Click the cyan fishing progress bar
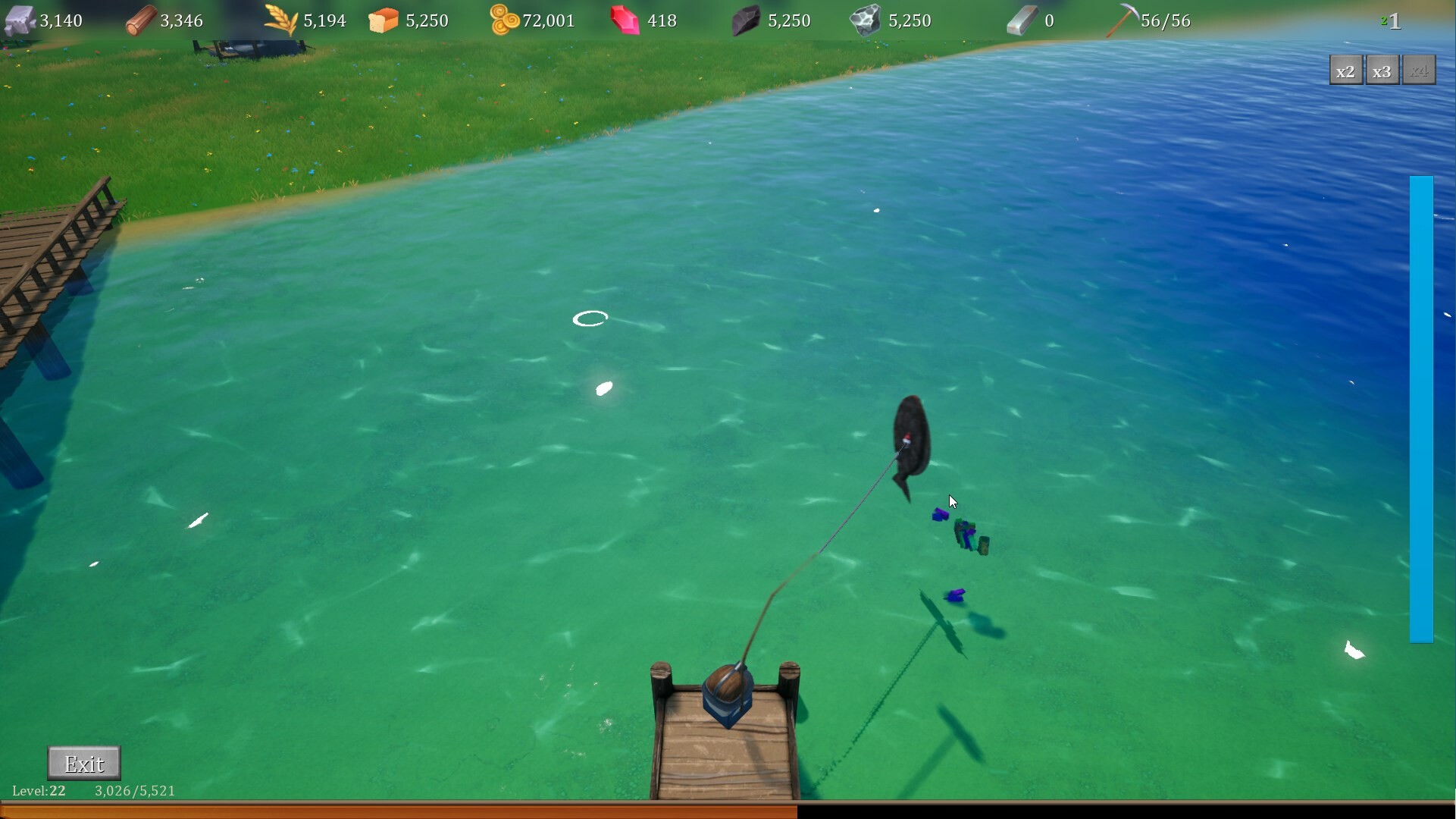 [1422, 409]
